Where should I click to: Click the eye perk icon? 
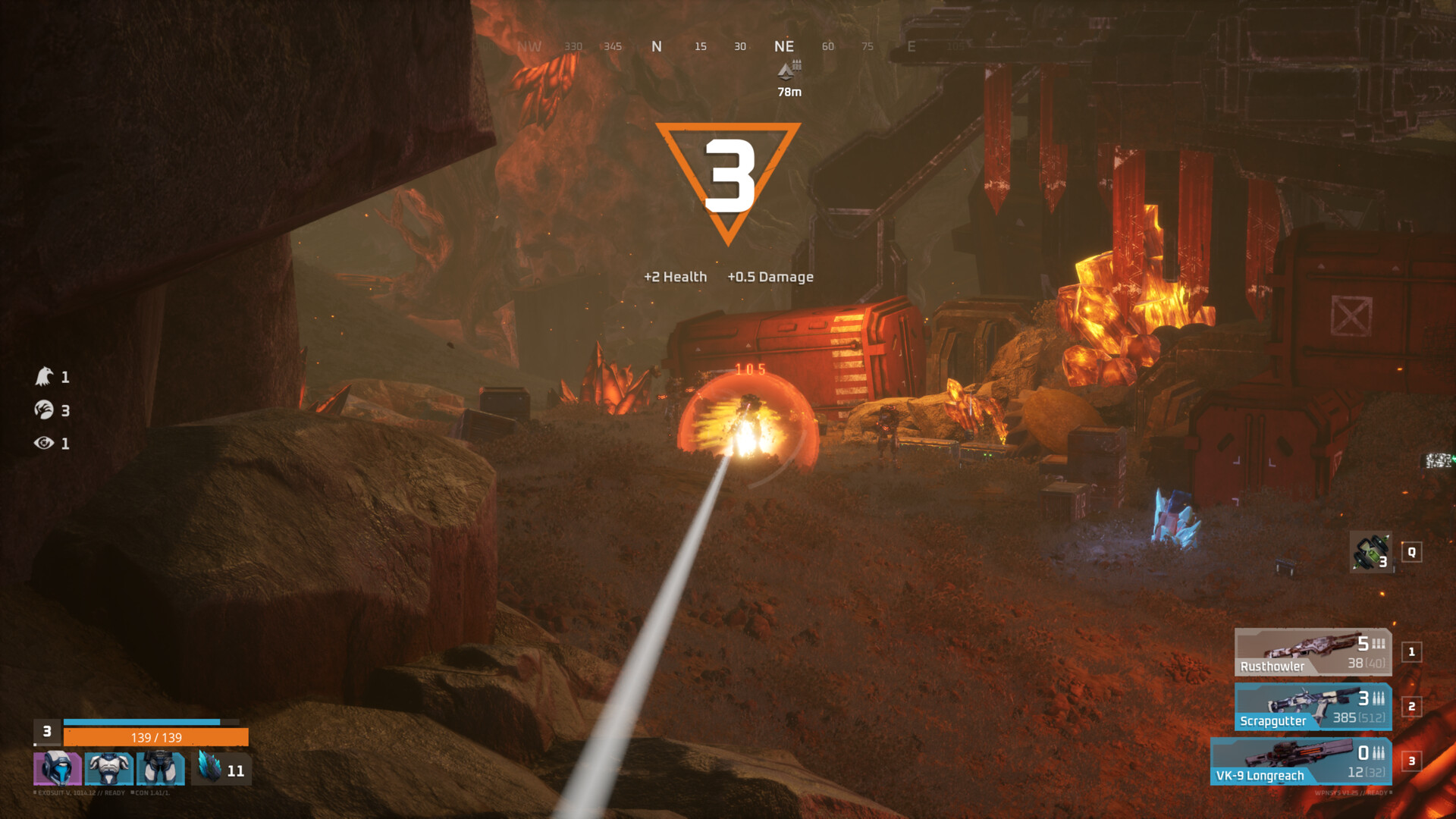click(x=44, y=443)
